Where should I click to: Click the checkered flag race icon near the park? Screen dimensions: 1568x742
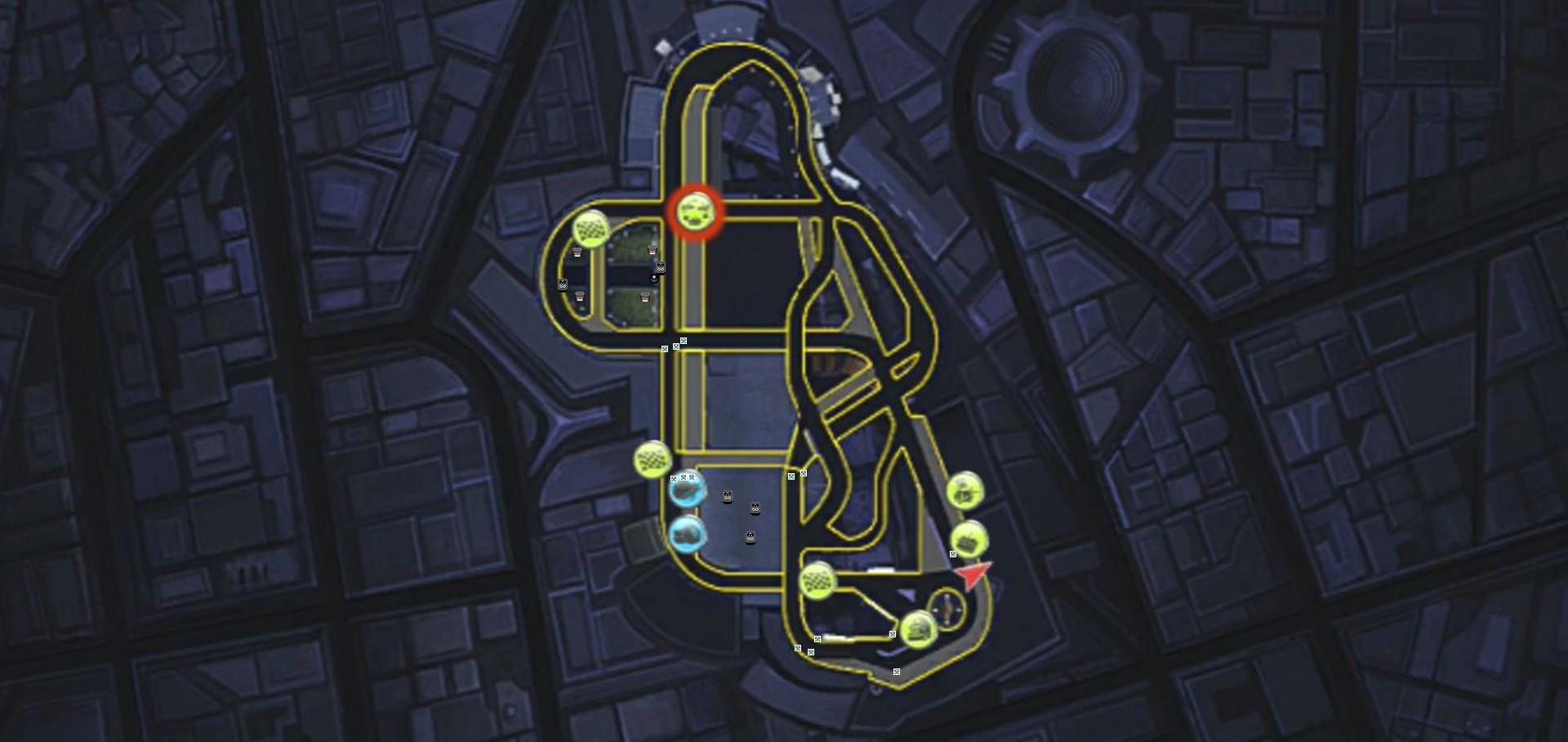tap(590, 227)
